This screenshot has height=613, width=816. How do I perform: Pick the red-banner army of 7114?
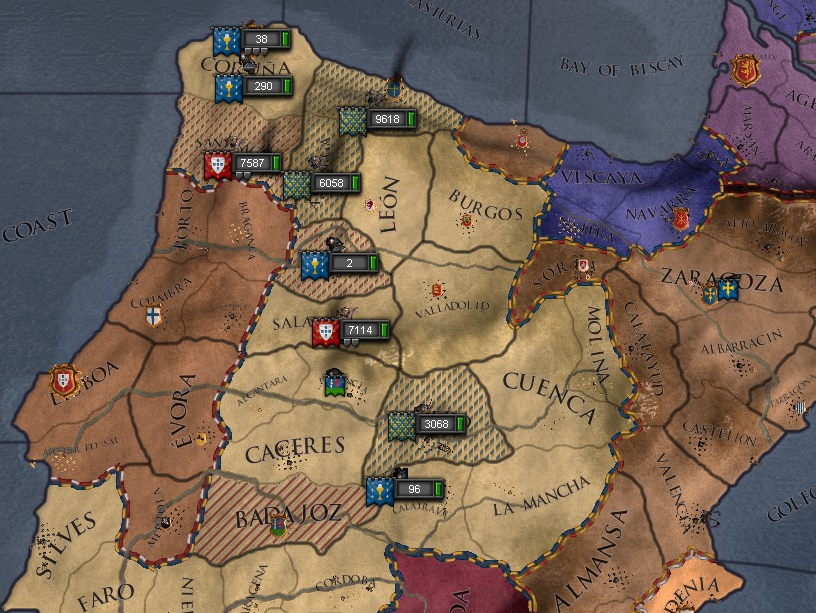point(360,330)
